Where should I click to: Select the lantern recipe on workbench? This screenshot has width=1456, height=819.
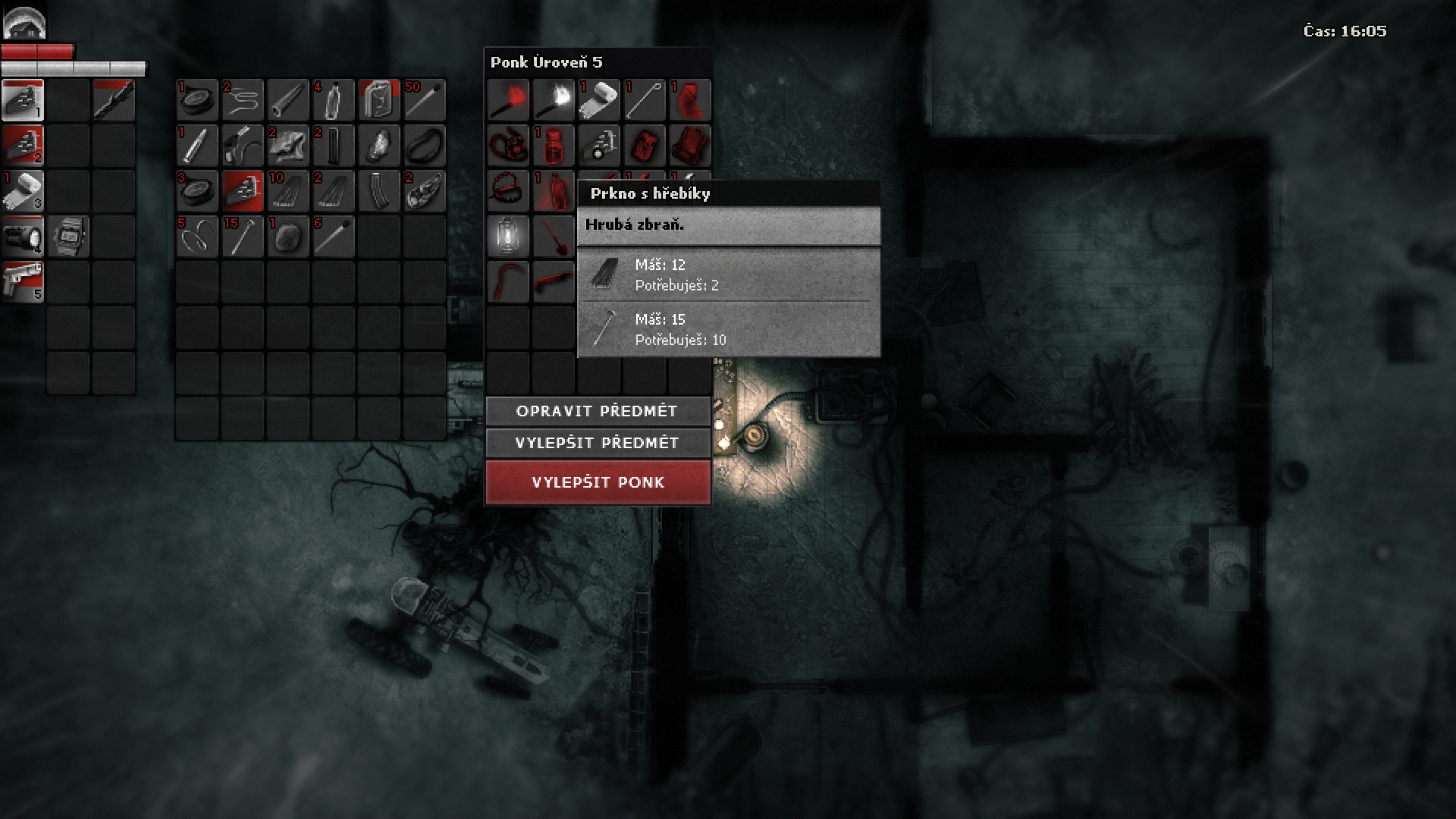coord(508,235)
